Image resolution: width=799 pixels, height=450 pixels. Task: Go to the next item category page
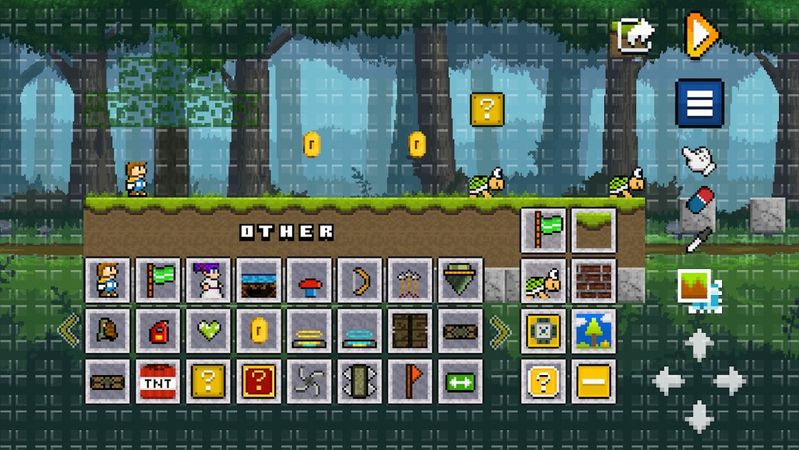click(501, 330)
